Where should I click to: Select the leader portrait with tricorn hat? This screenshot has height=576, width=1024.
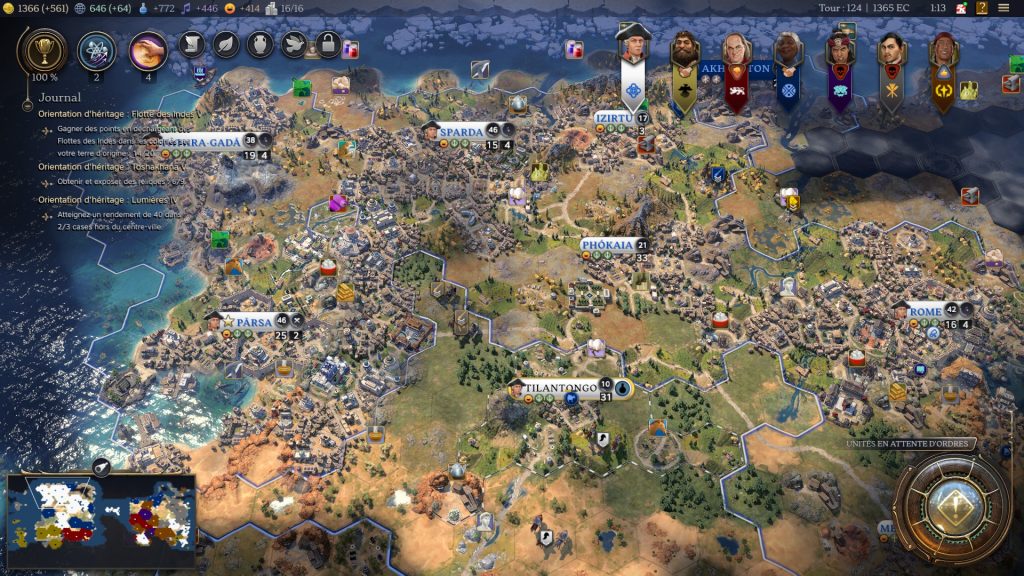tap(633, 47)
